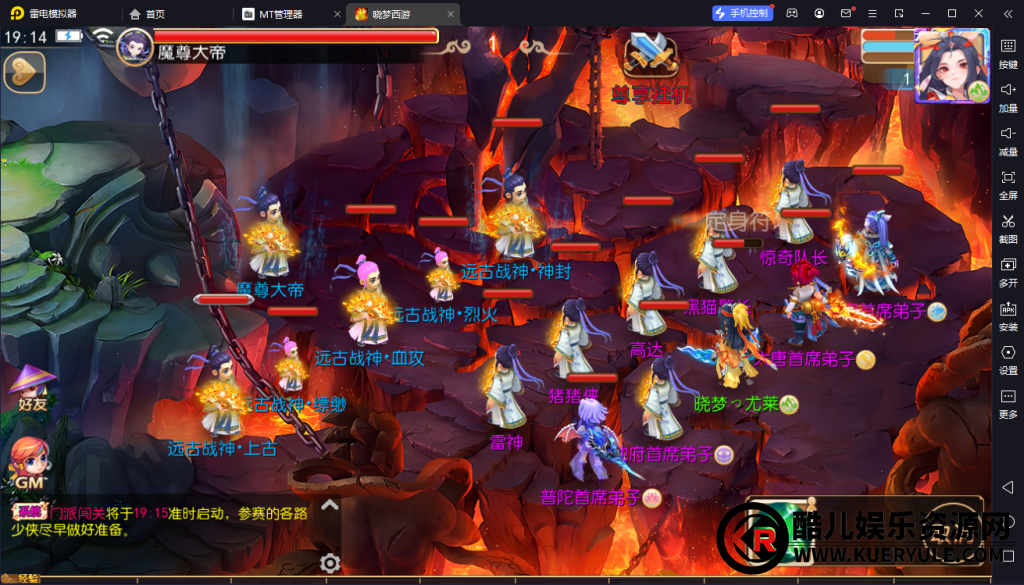This screenshot has width=1024, height=585.
Task: Contact the GM support icon
Action: point(27,464)
